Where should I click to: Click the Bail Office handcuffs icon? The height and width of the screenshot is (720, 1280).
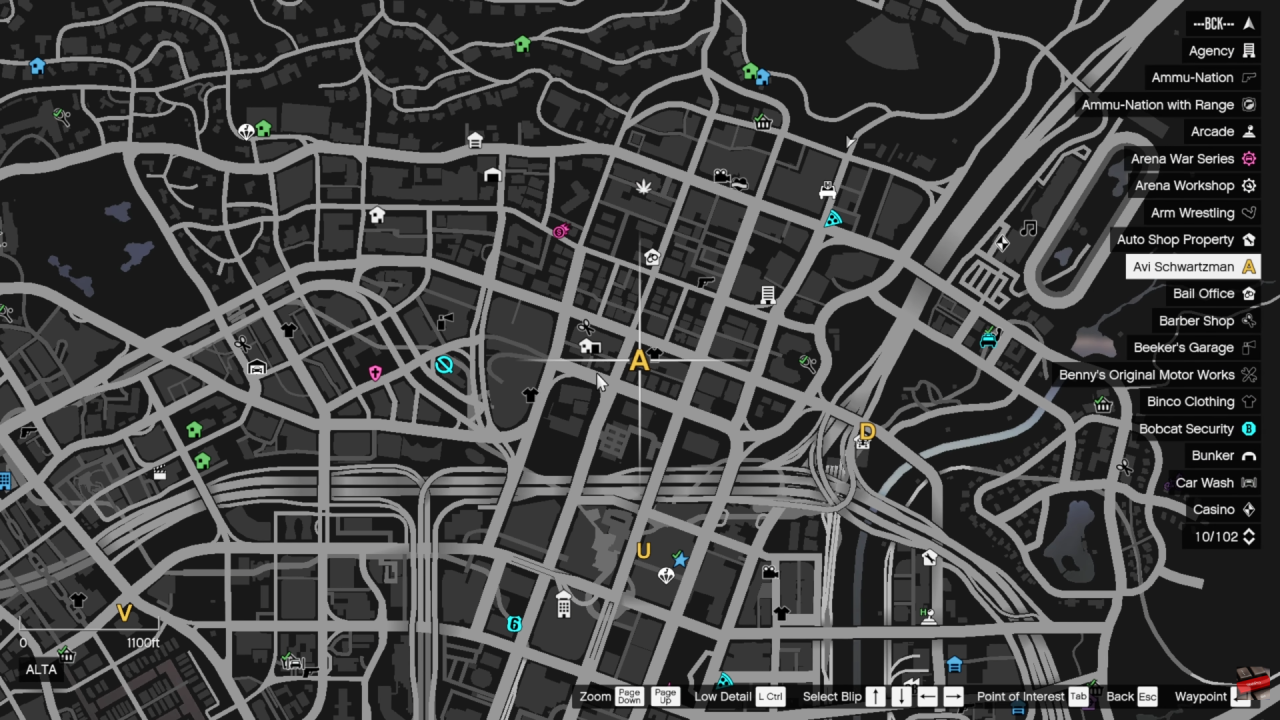[1248, 293]
